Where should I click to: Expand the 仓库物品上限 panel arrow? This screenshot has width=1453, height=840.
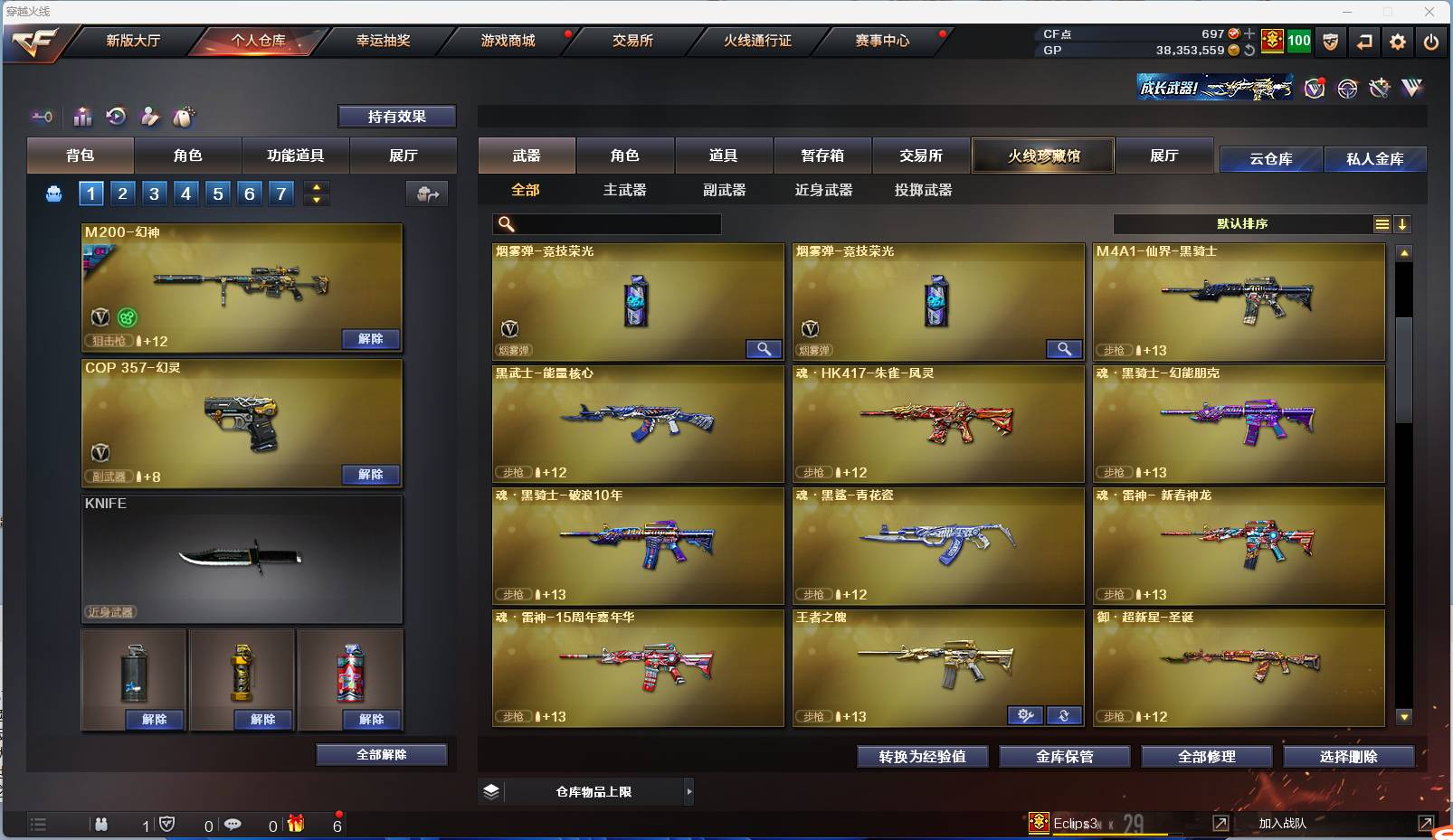[x=689, y=791]
